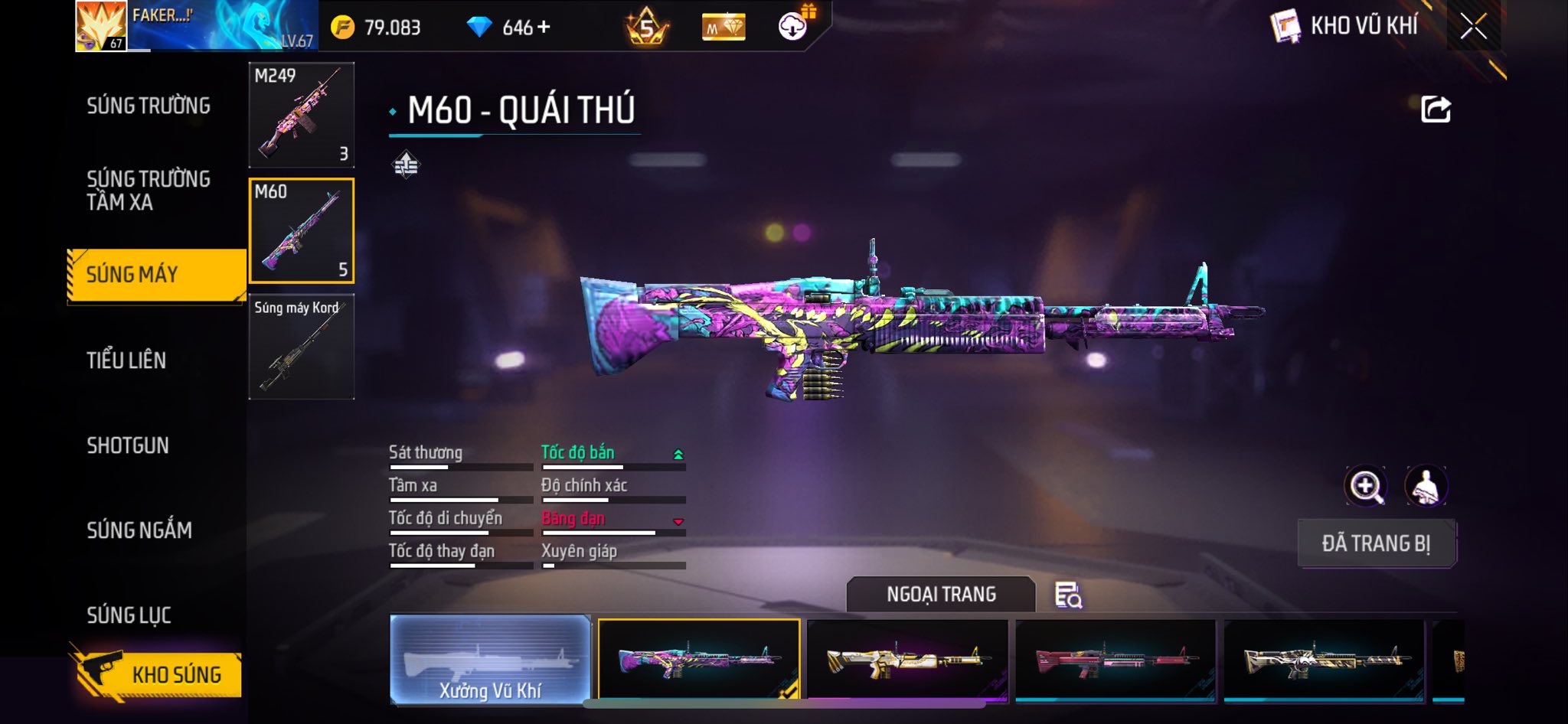Click the Đã Trang Bị button

pos(1376,543)
